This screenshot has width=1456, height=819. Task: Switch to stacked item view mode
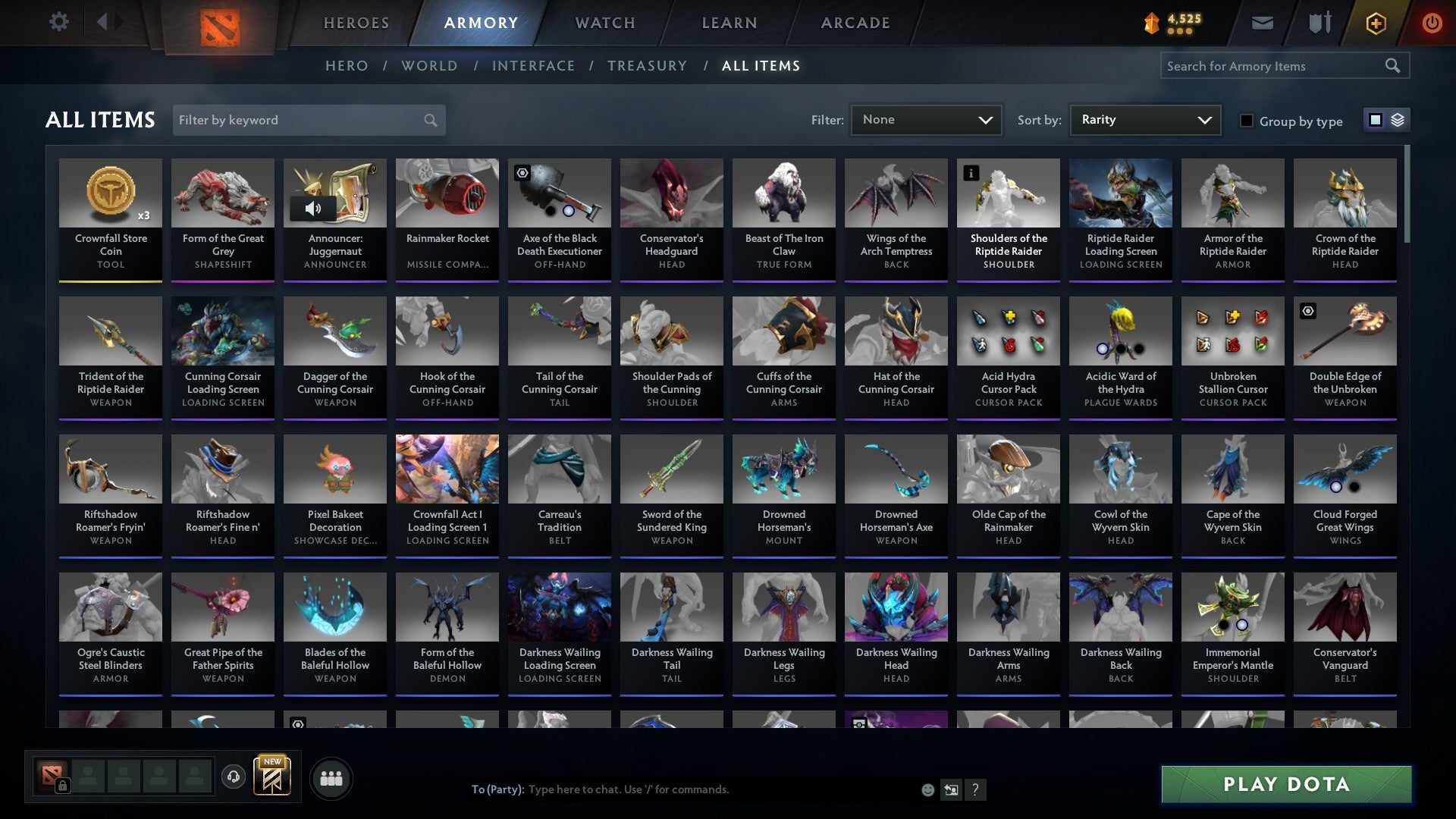click(1398, 120)
